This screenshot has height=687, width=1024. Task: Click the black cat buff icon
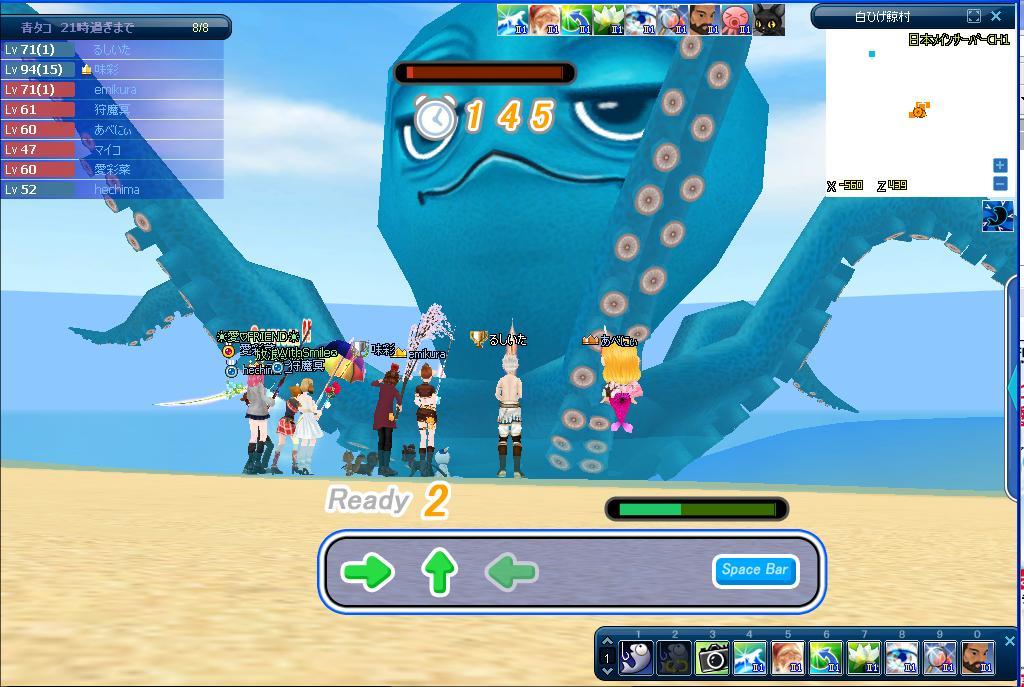pos(768,19)
